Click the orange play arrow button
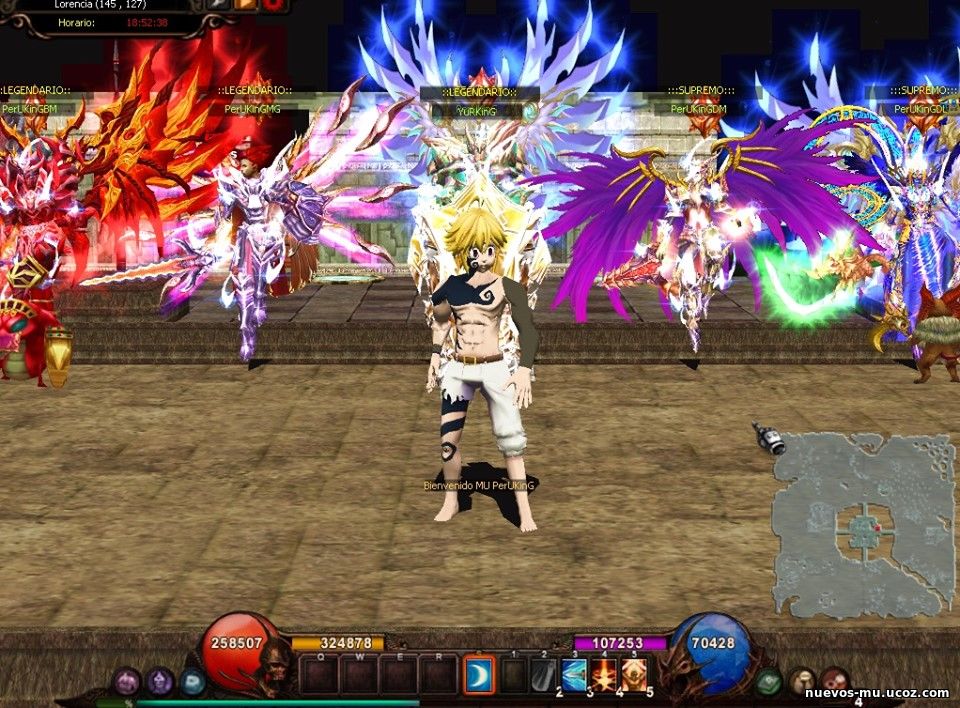Screen dimensions: 960x708 [245, 4]
